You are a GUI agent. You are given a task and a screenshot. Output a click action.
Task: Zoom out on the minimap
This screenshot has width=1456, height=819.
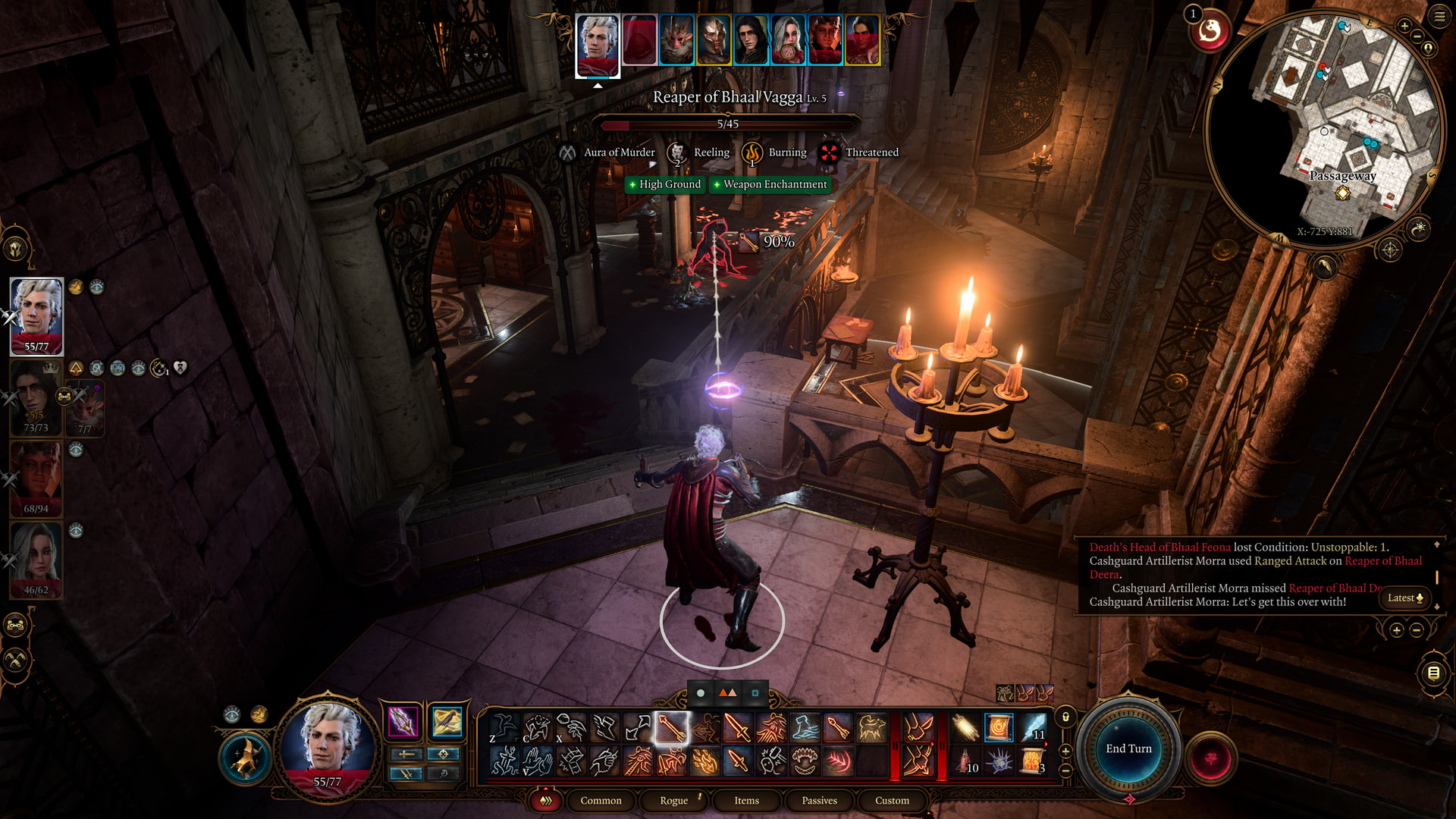coord(1417,36)
